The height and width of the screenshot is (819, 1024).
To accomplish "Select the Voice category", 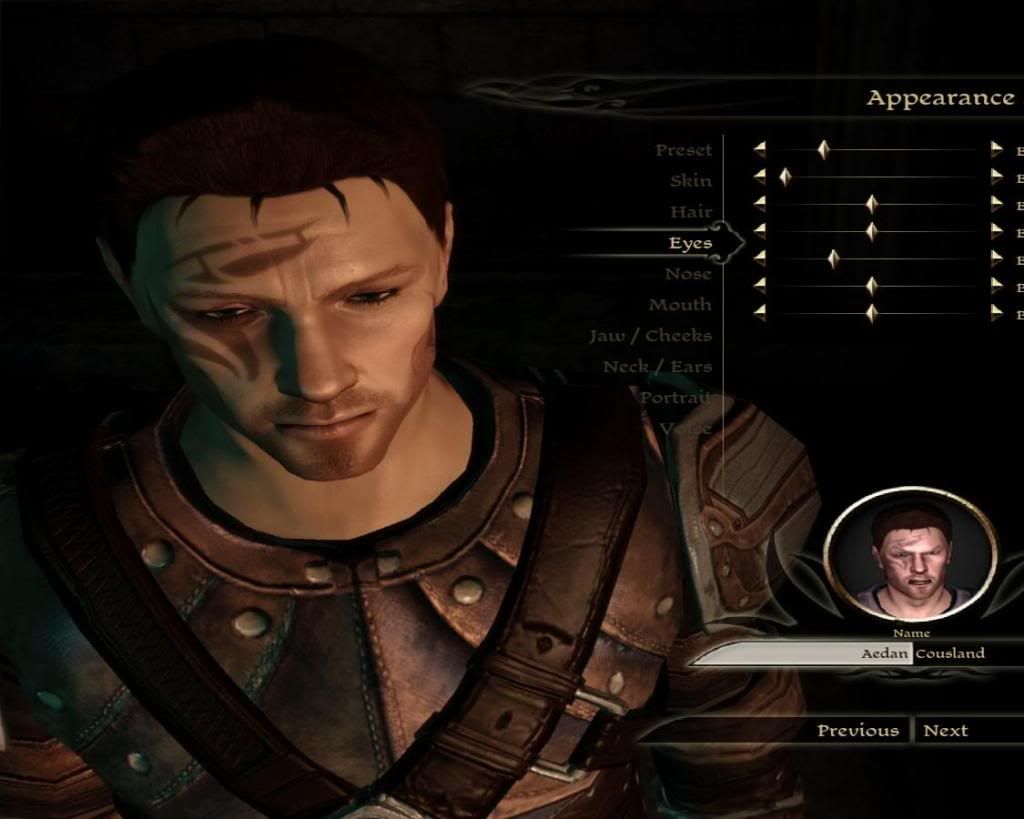I will click(x=686, y=429).
